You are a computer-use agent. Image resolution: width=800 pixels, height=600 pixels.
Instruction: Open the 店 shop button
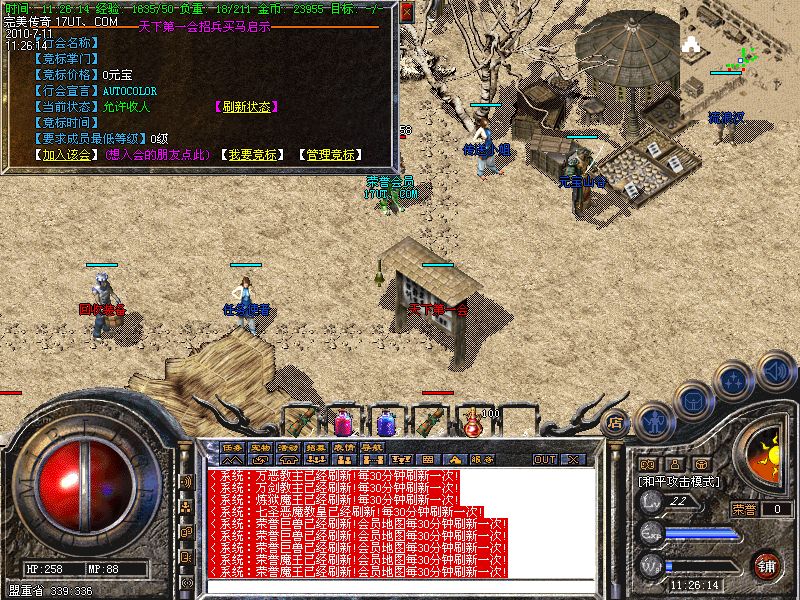616,422
